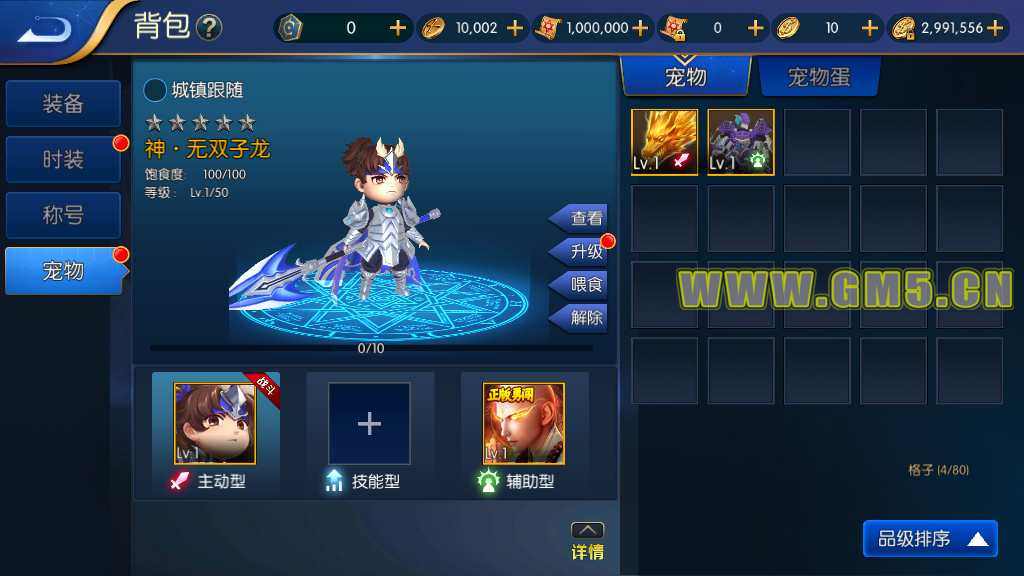Upgrade pet with the 升级 button
This screenshot has height=576, width=1024.
(x=581, y=251)
